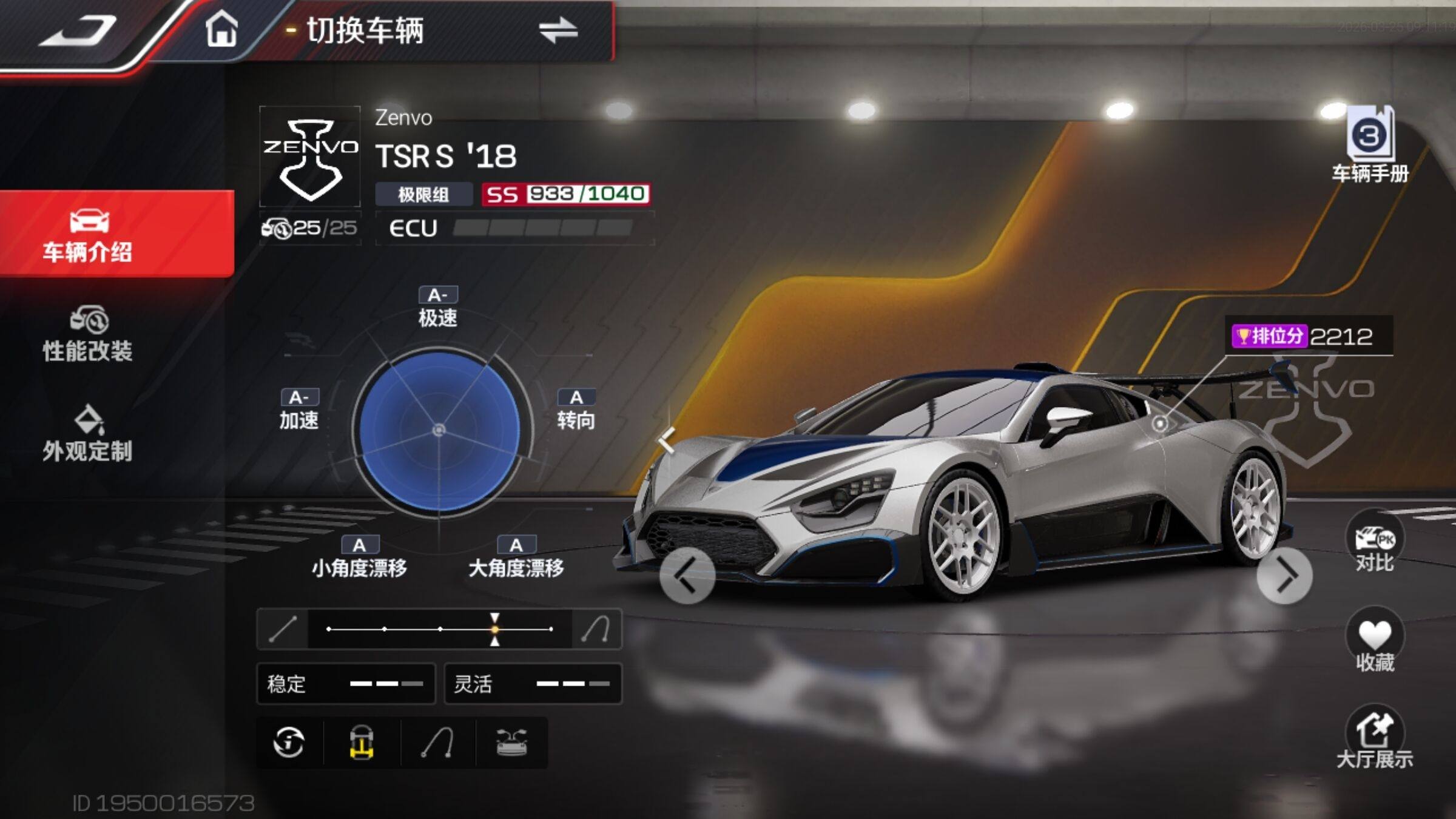Open the 外观定制 customization tab
Screen dimensions: 1456x819
pos(88,434)
